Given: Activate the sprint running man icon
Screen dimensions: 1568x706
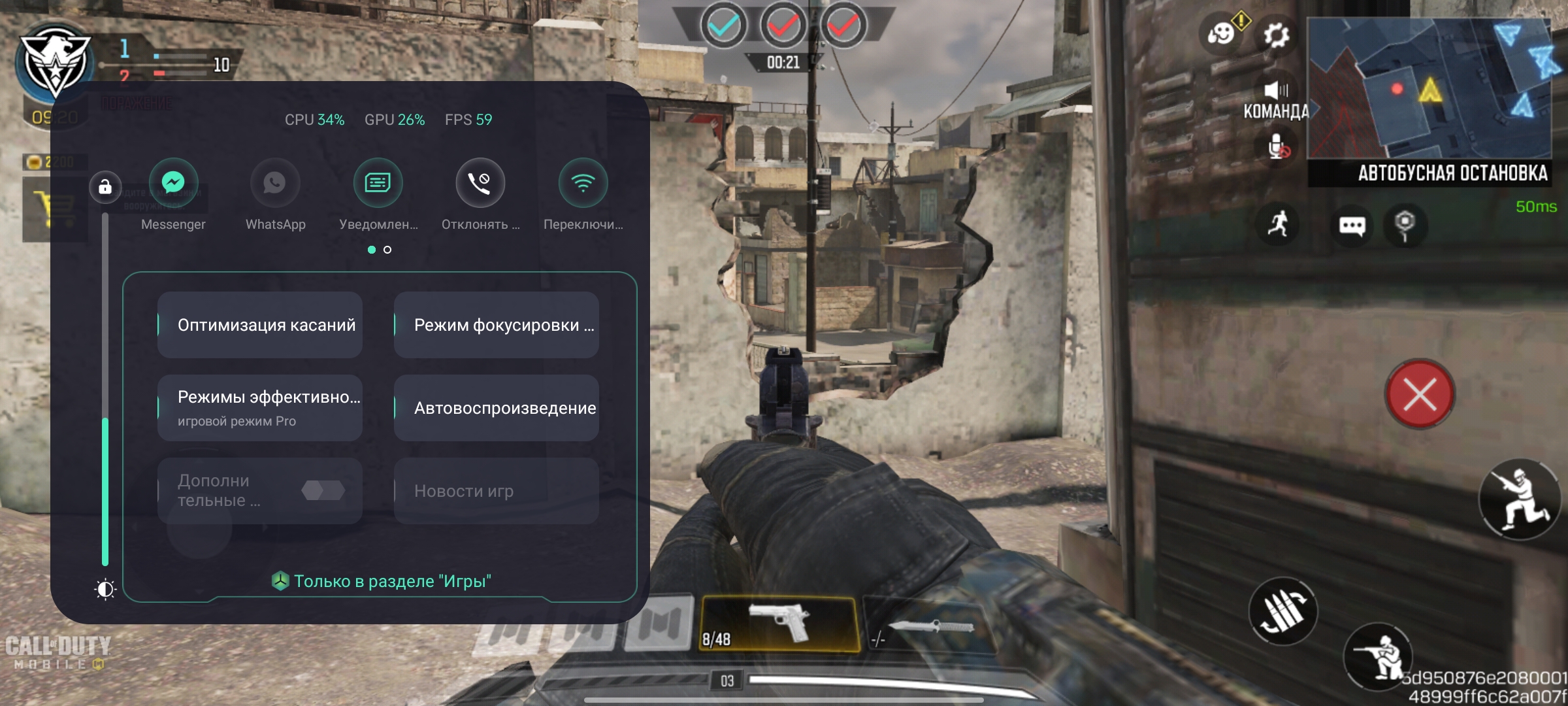Looking at the screenshot, I should [1278, 224].
